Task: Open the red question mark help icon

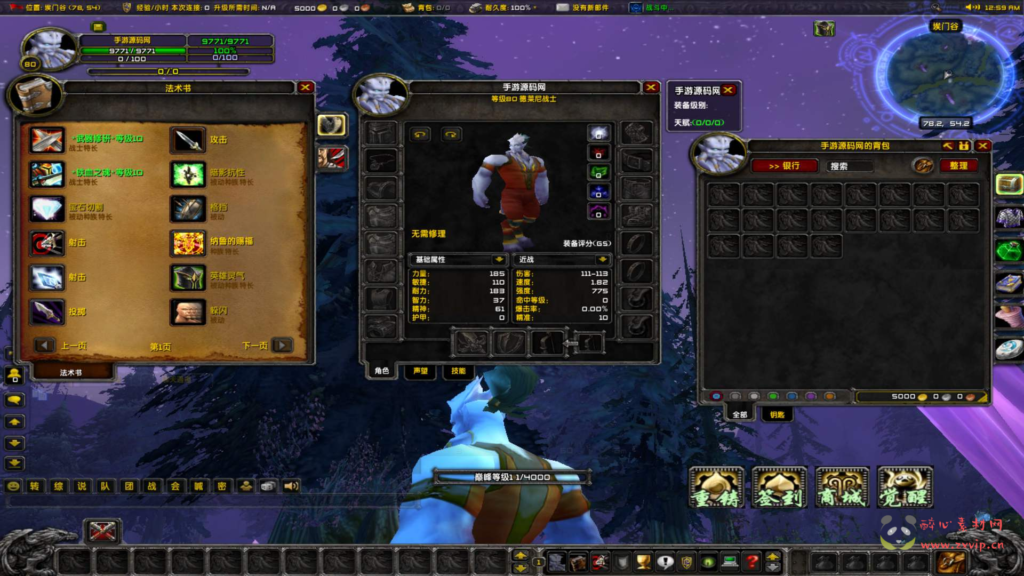Action: tap(752, 562)
